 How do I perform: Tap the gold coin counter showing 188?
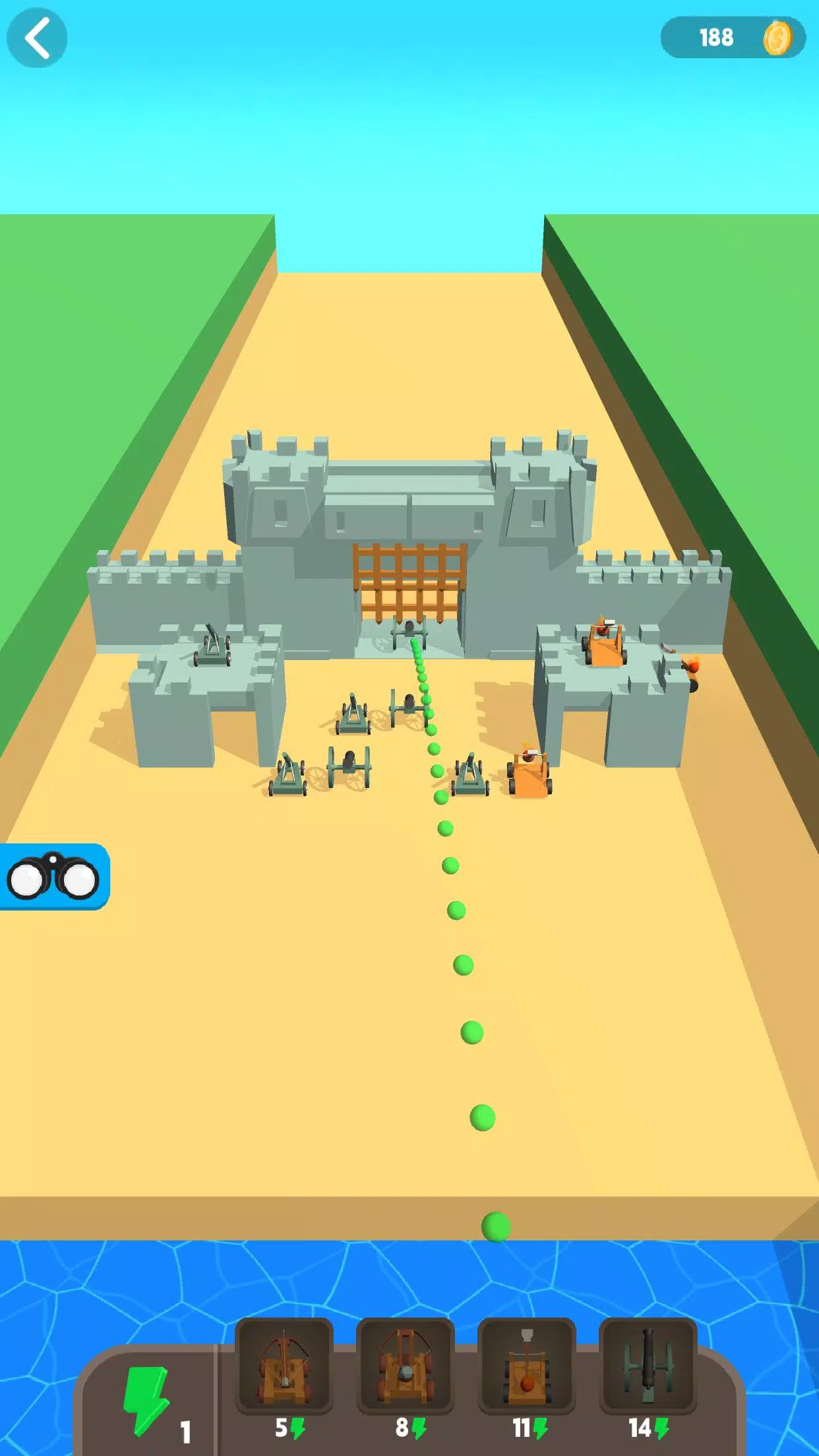(733, 38)
